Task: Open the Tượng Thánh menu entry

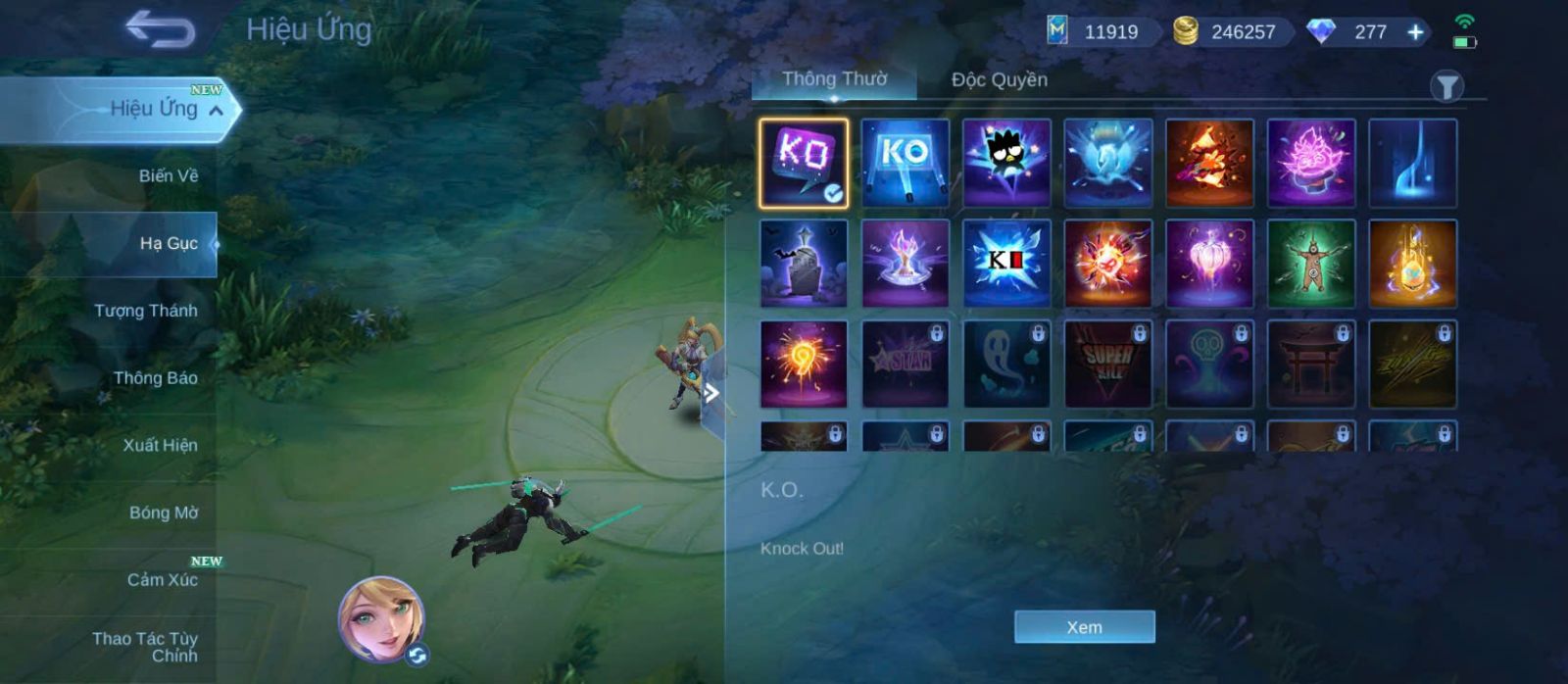Action: tap(145, 311)
